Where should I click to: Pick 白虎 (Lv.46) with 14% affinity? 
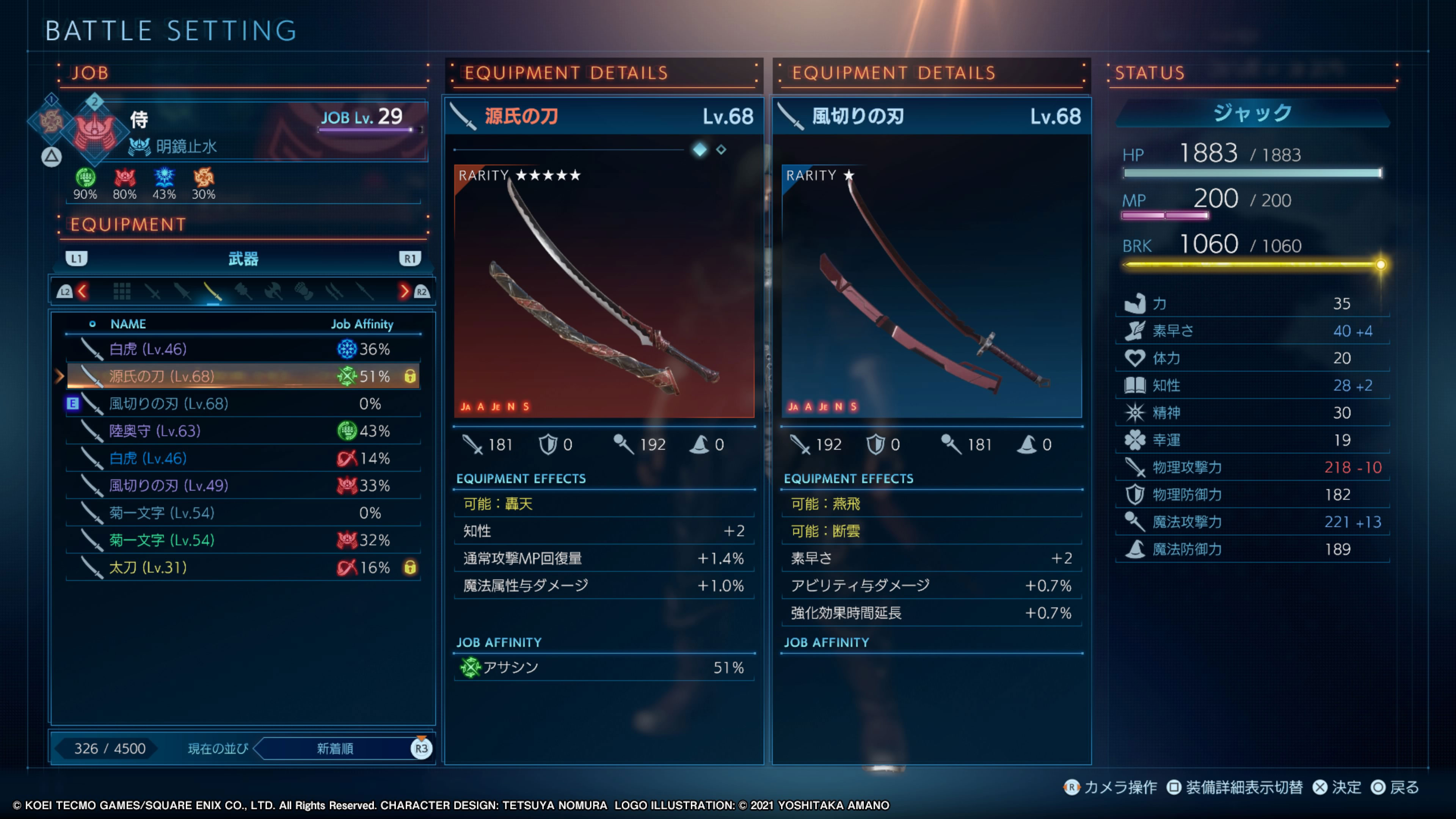[147, 458]
